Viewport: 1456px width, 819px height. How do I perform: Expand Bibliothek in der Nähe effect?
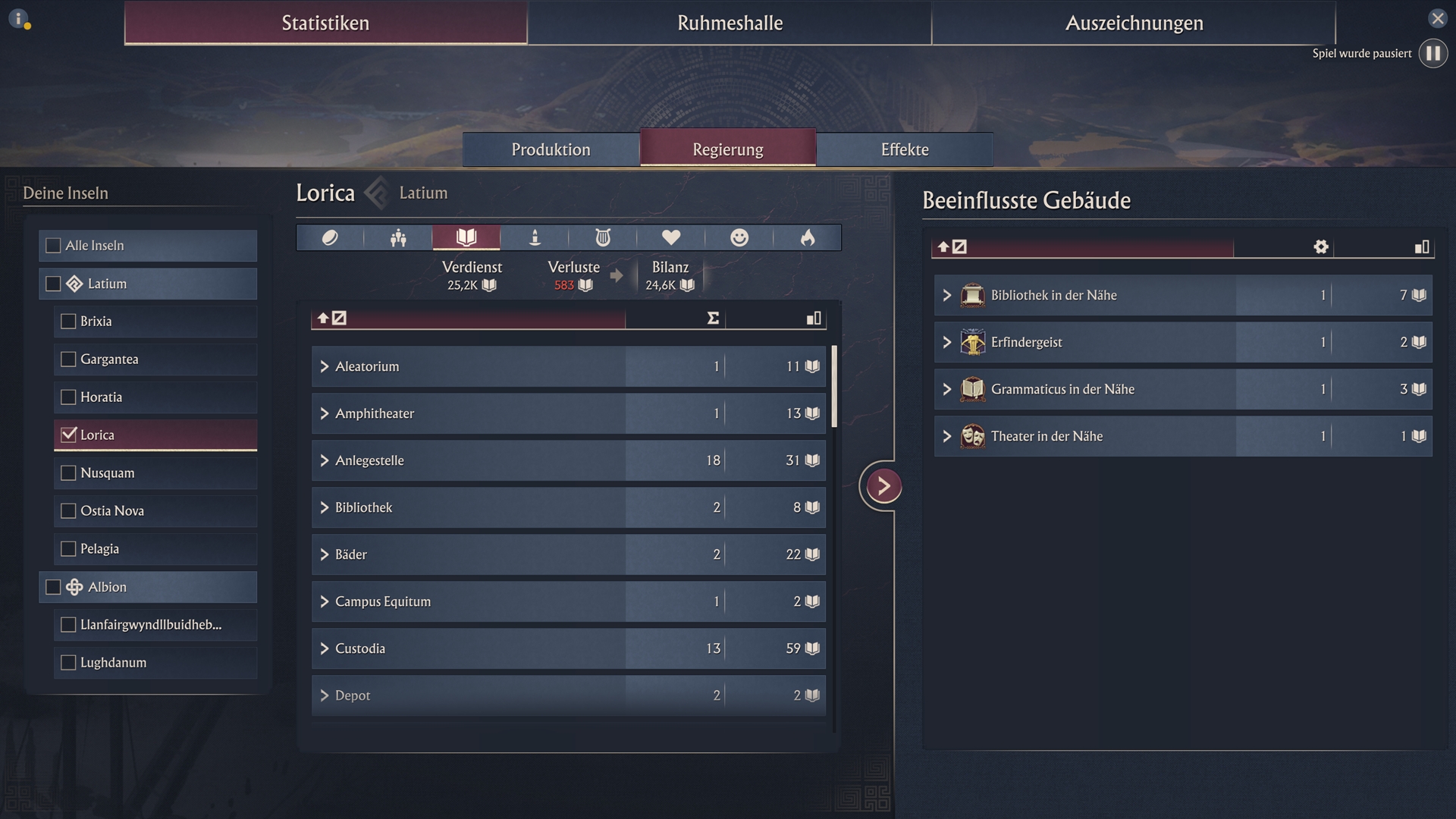[x=947, y=296]
